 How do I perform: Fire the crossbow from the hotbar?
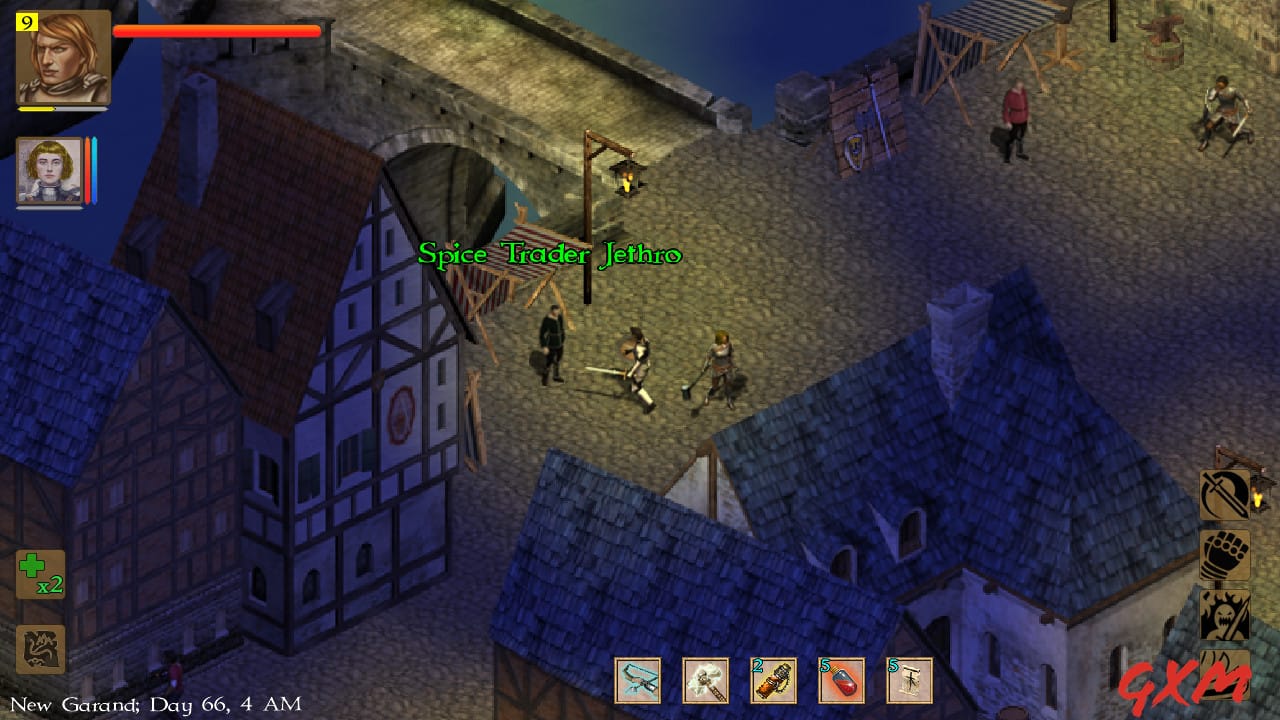point(638,676)
